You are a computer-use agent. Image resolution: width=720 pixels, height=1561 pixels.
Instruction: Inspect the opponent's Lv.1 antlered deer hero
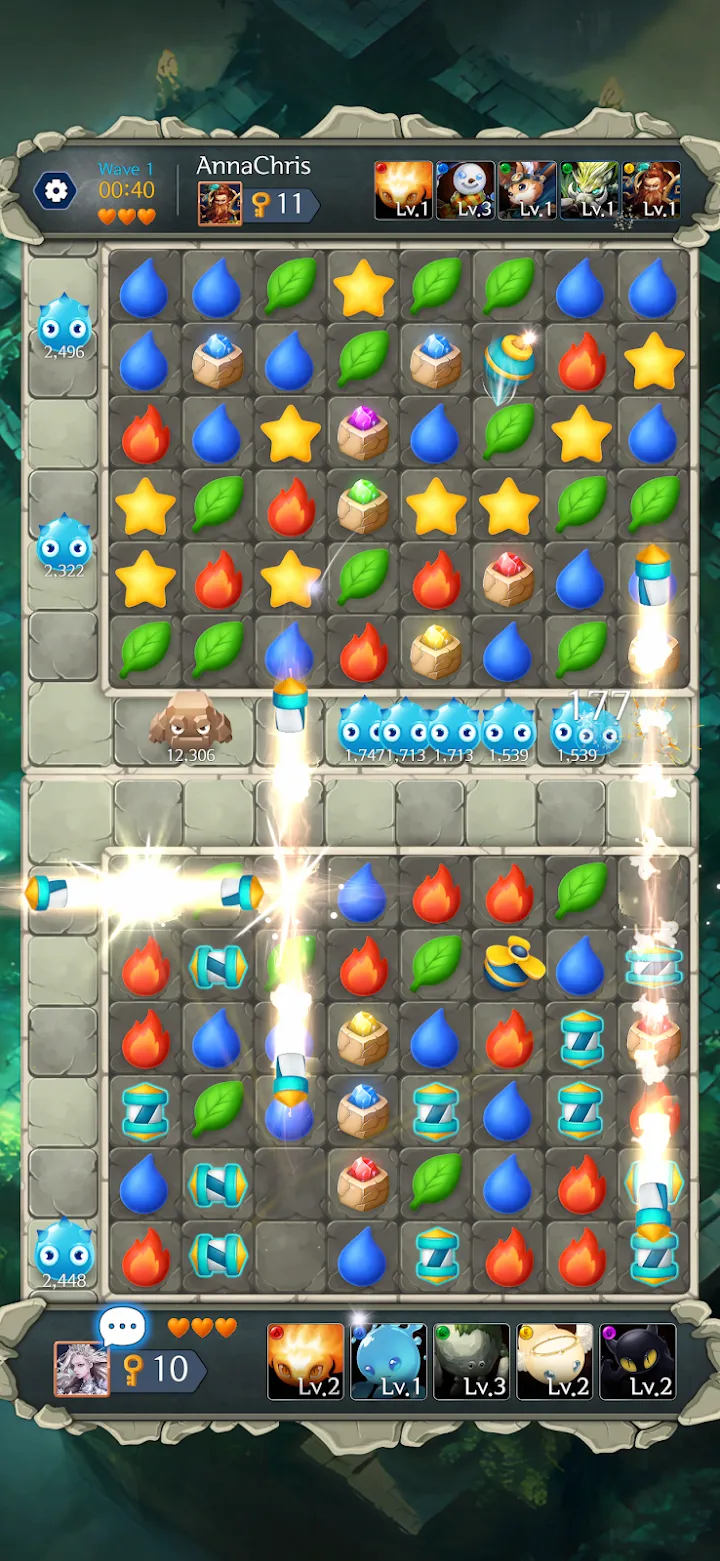(x=527, y=190)
